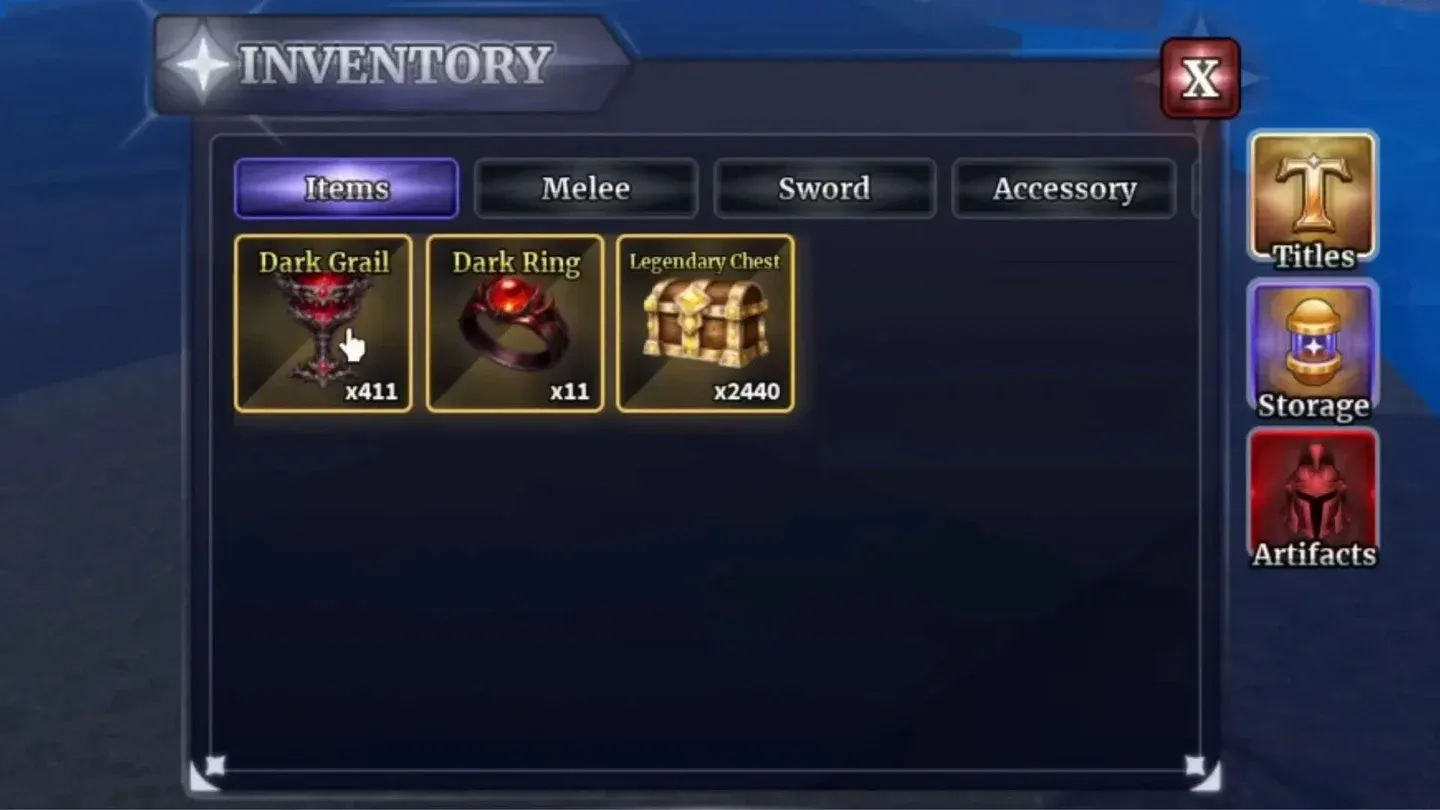Switch to the Sword tab
This screenshot has height=810, width=1440.
825,189
